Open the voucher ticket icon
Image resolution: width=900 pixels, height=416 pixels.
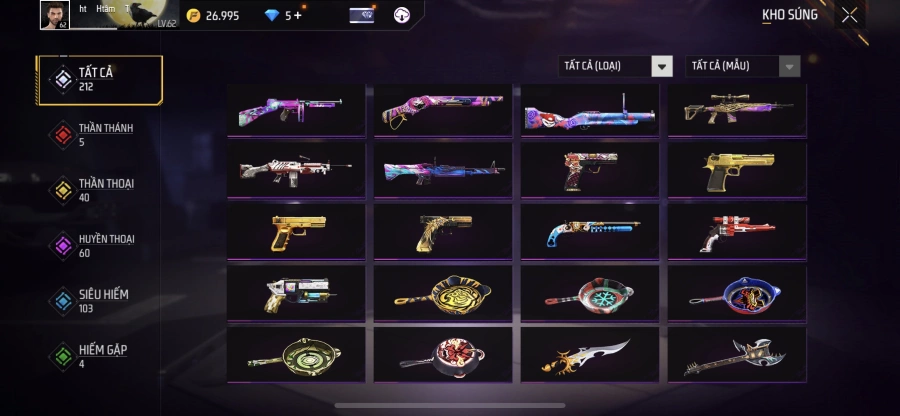pyautogui.click(x=361, y=15)
